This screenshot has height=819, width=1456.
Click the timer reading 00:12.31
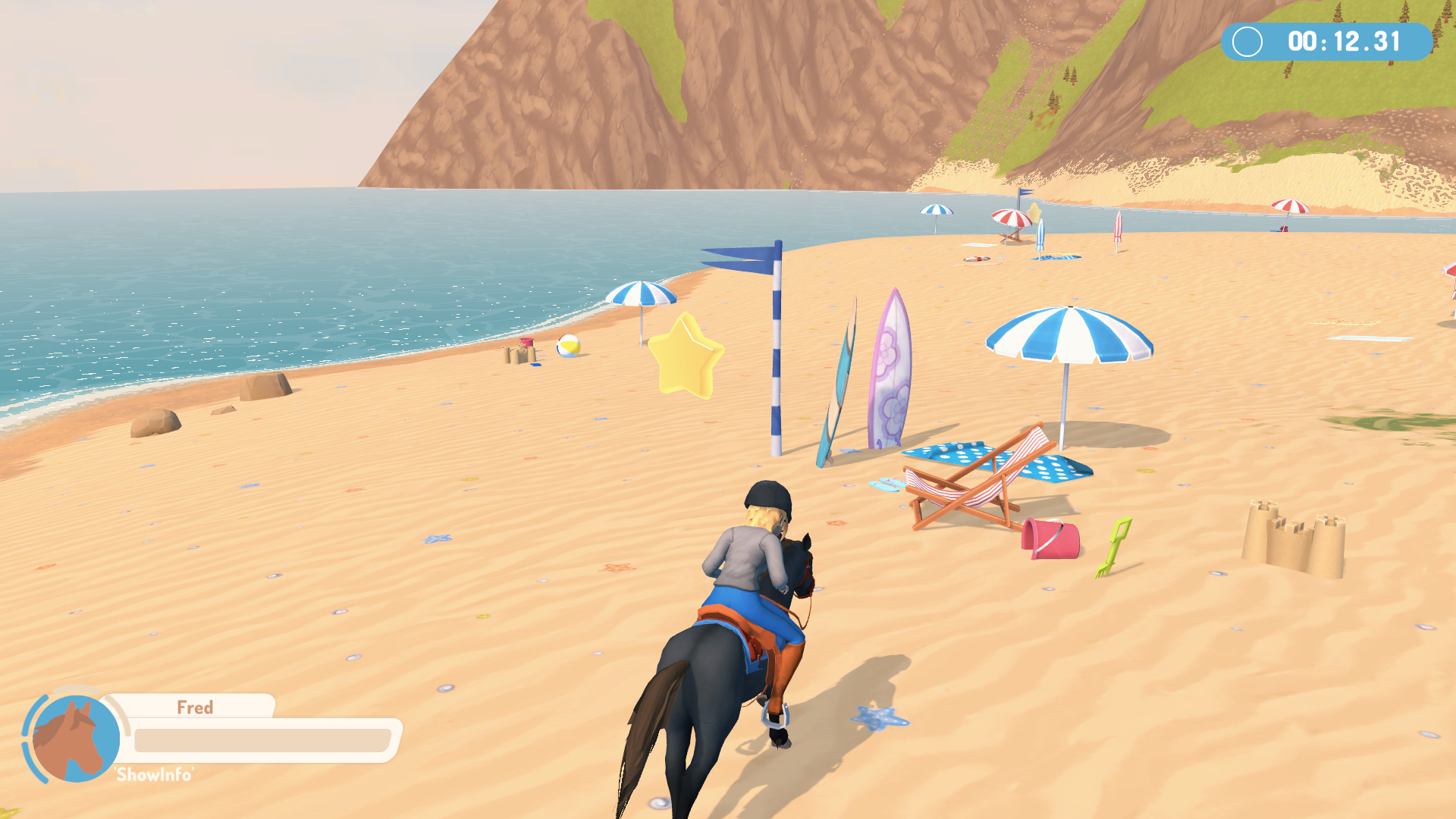pos(1342,42)
